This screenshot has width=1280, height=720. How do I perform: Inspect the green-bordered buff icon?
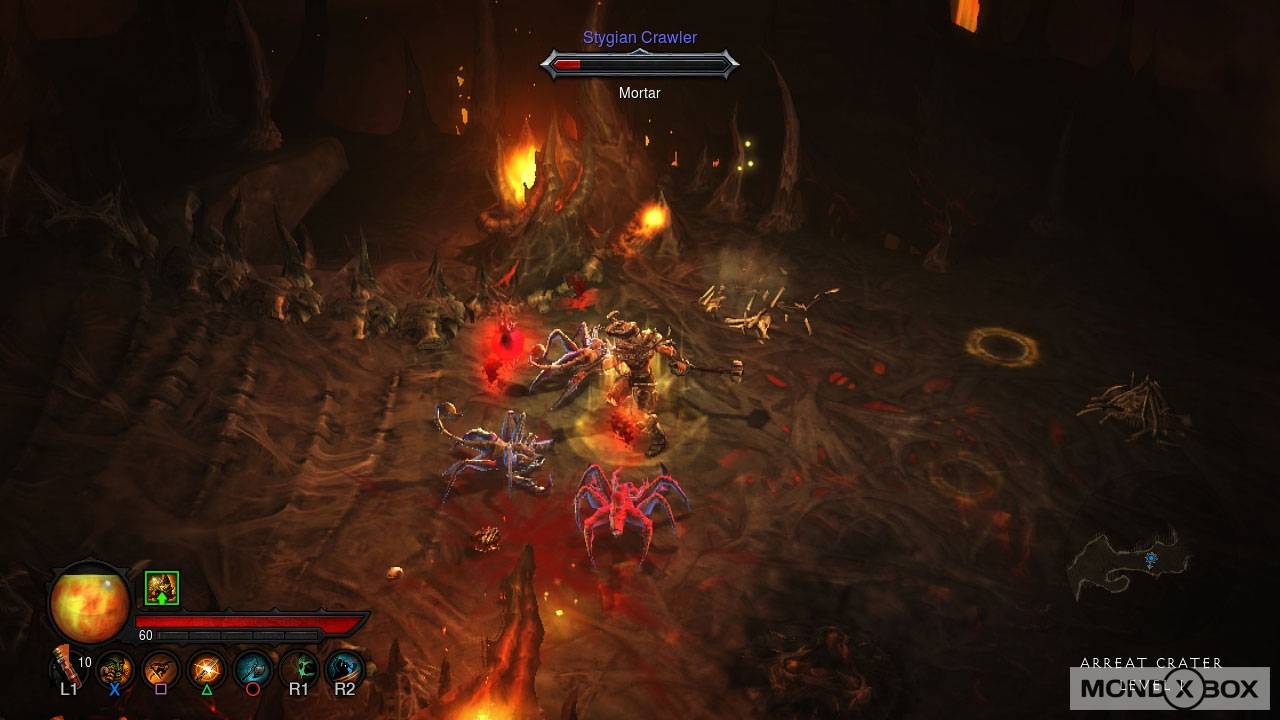(162, 588)
